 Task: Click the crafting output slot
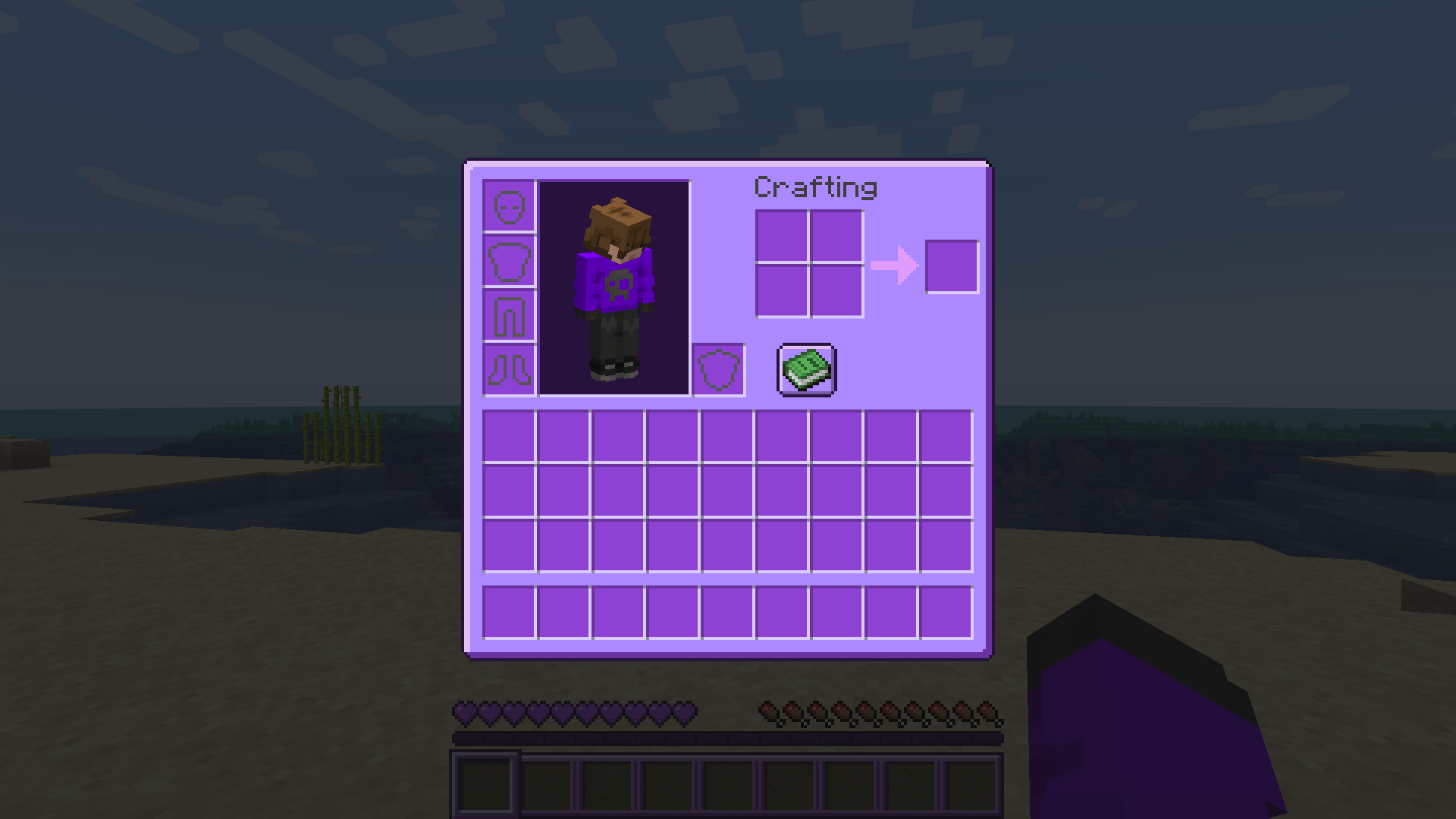pos(952,267)
